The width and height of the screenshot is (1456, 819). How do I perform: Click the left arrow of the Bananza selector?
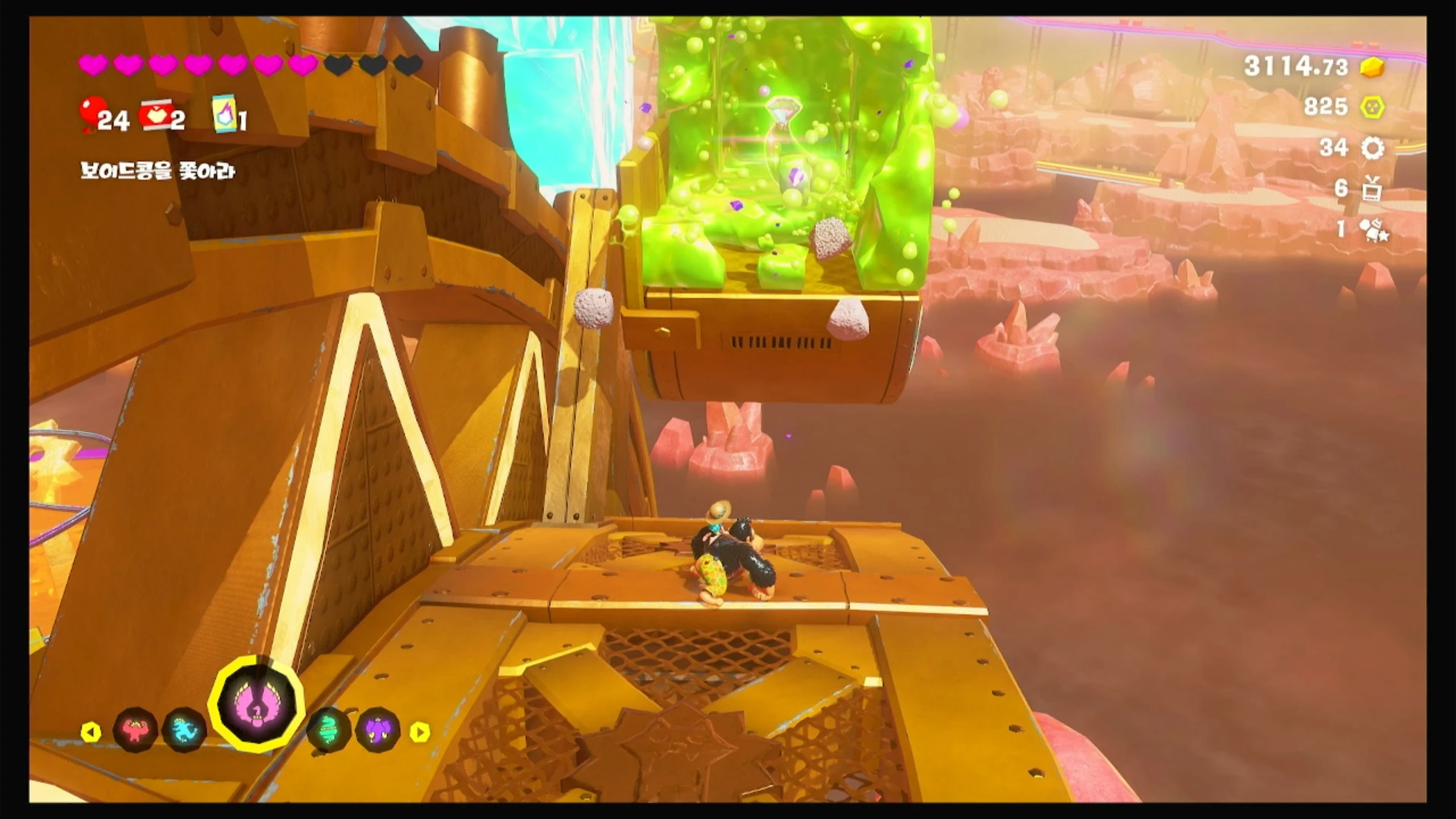(x=91, y=732)
